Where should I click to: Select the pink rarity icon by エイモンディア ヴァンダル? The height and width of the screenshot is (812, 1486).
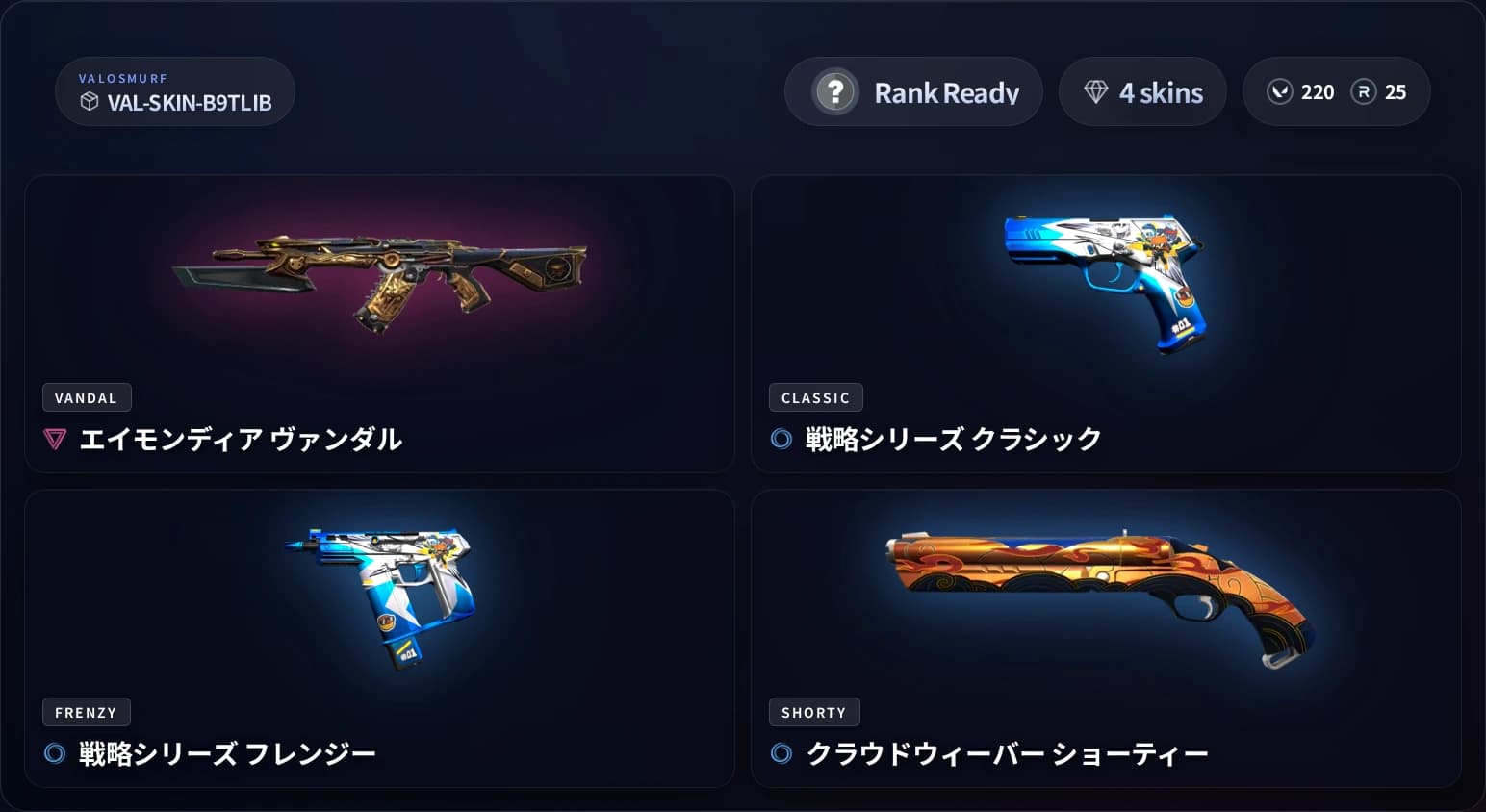(55, 439)
